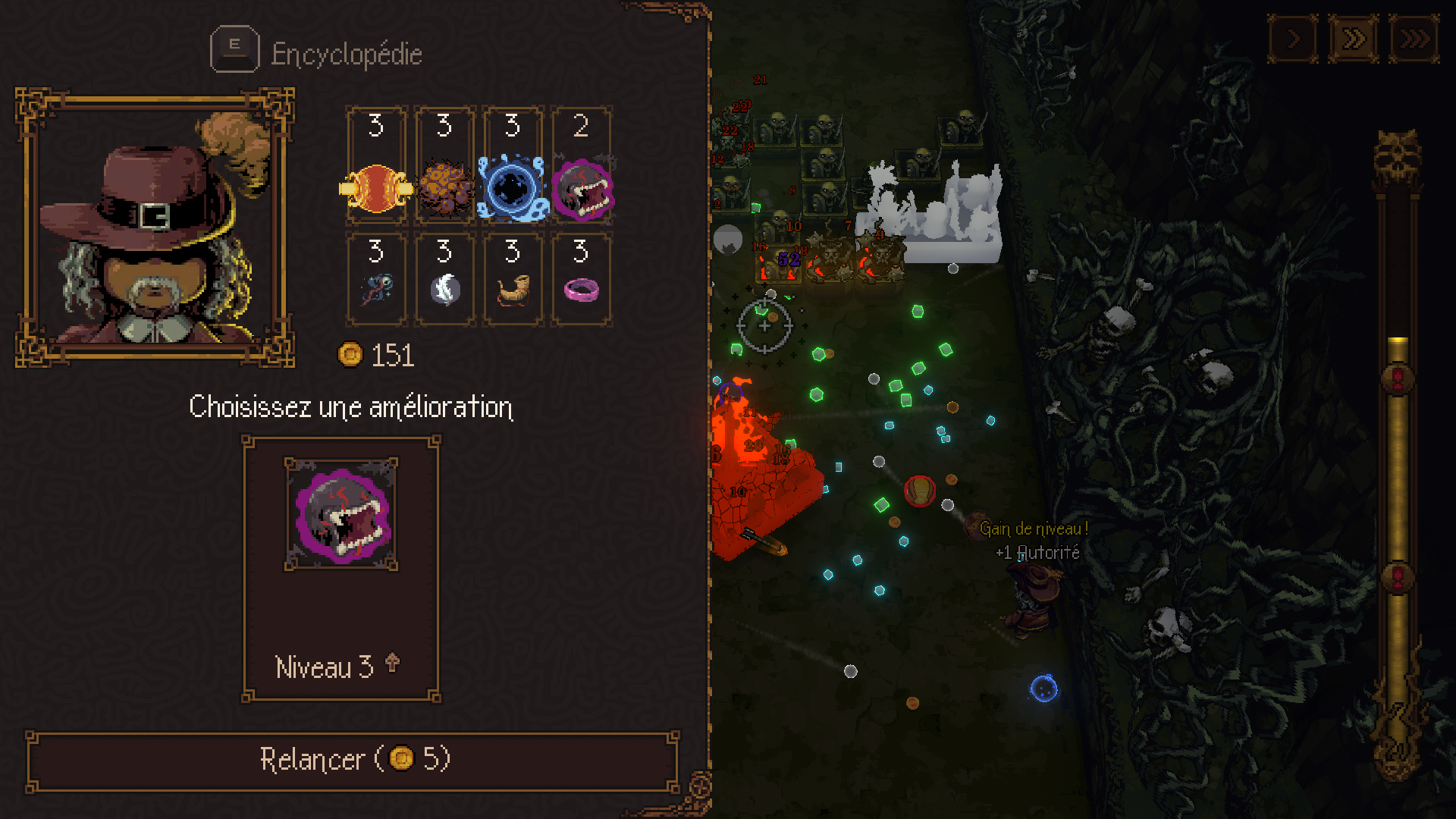Select the blue vortex item slot

(x=513, y=167)
